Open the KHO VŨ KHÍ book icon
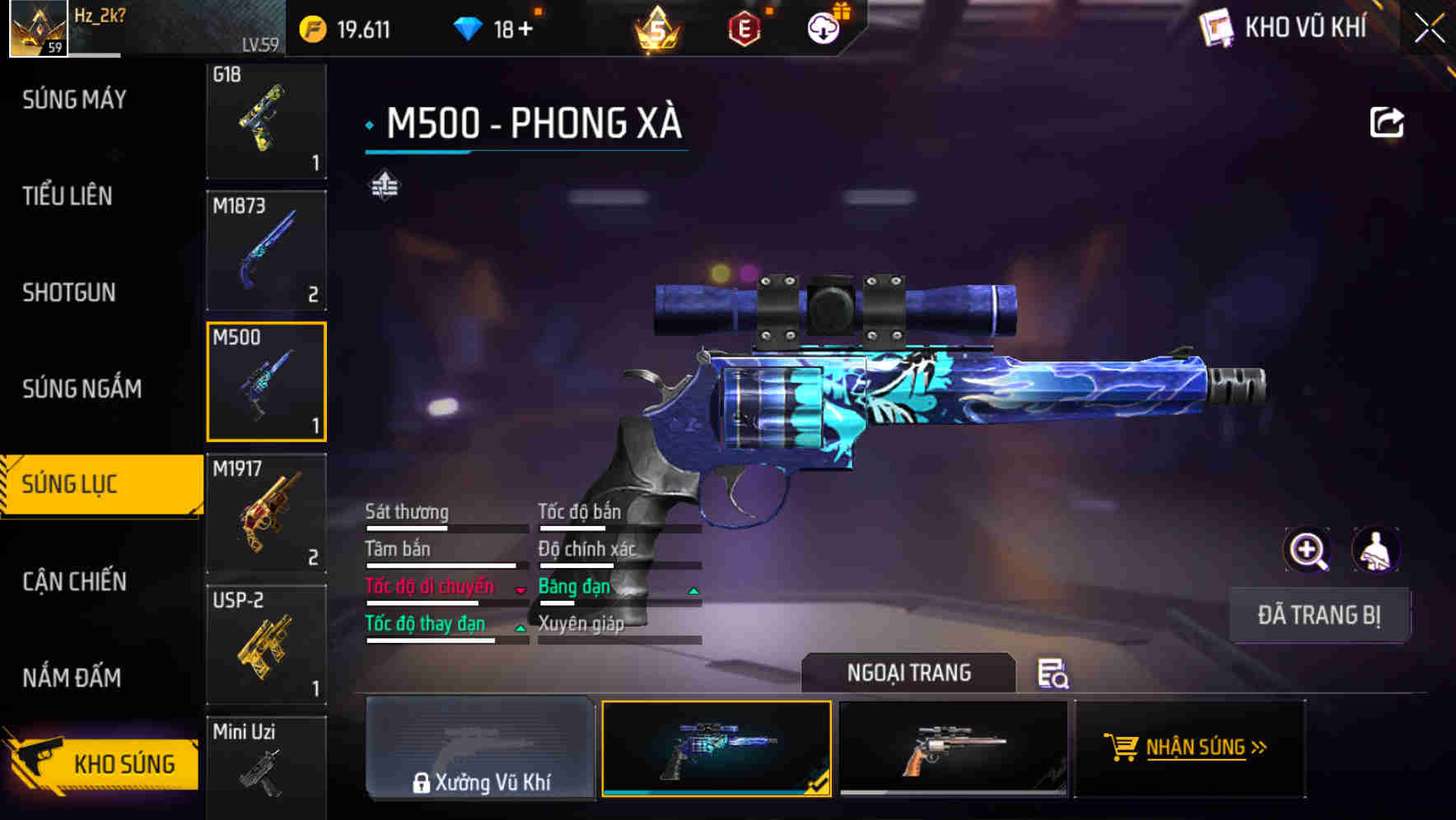This screenshot has width=1456, height=820. (1216, 27)
